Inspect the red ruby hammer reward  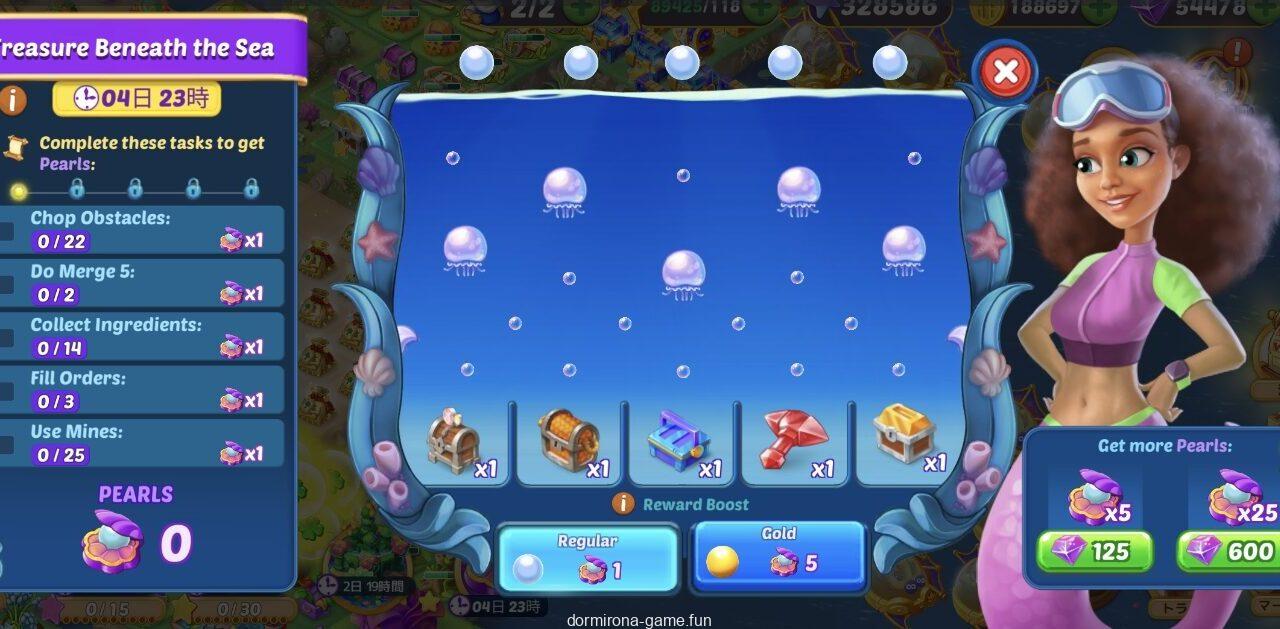click(794, 440)
